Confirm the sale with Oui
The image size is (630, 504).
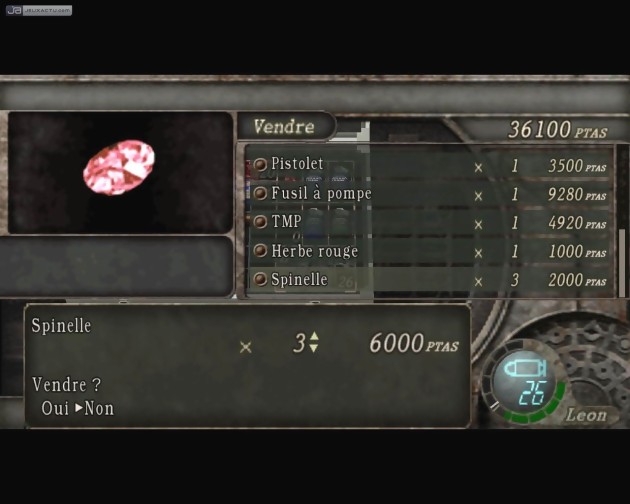pos(55,408)
